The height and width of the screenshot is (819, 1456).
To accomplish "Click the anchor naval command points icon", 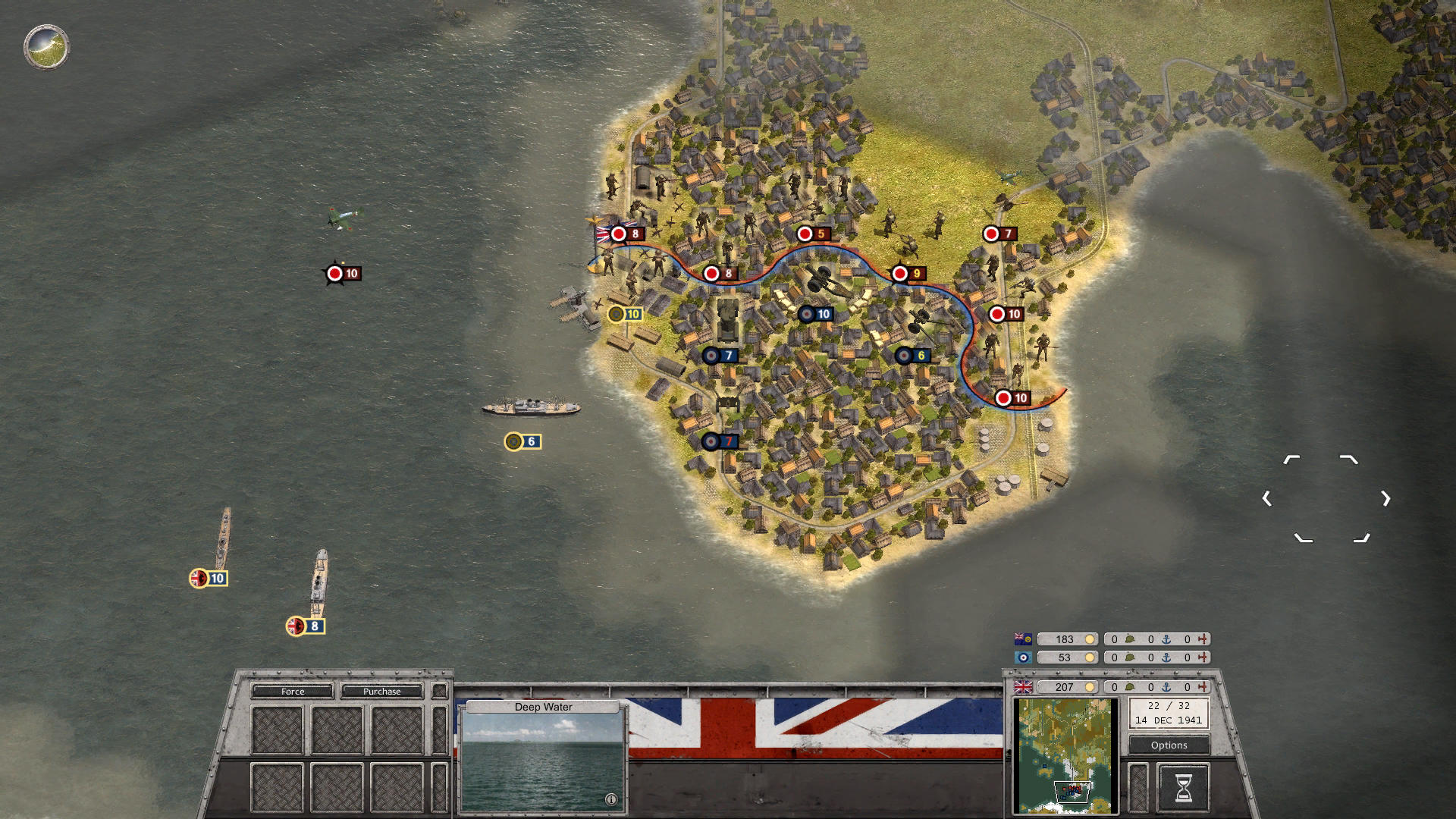I will tap(1166, 687).
